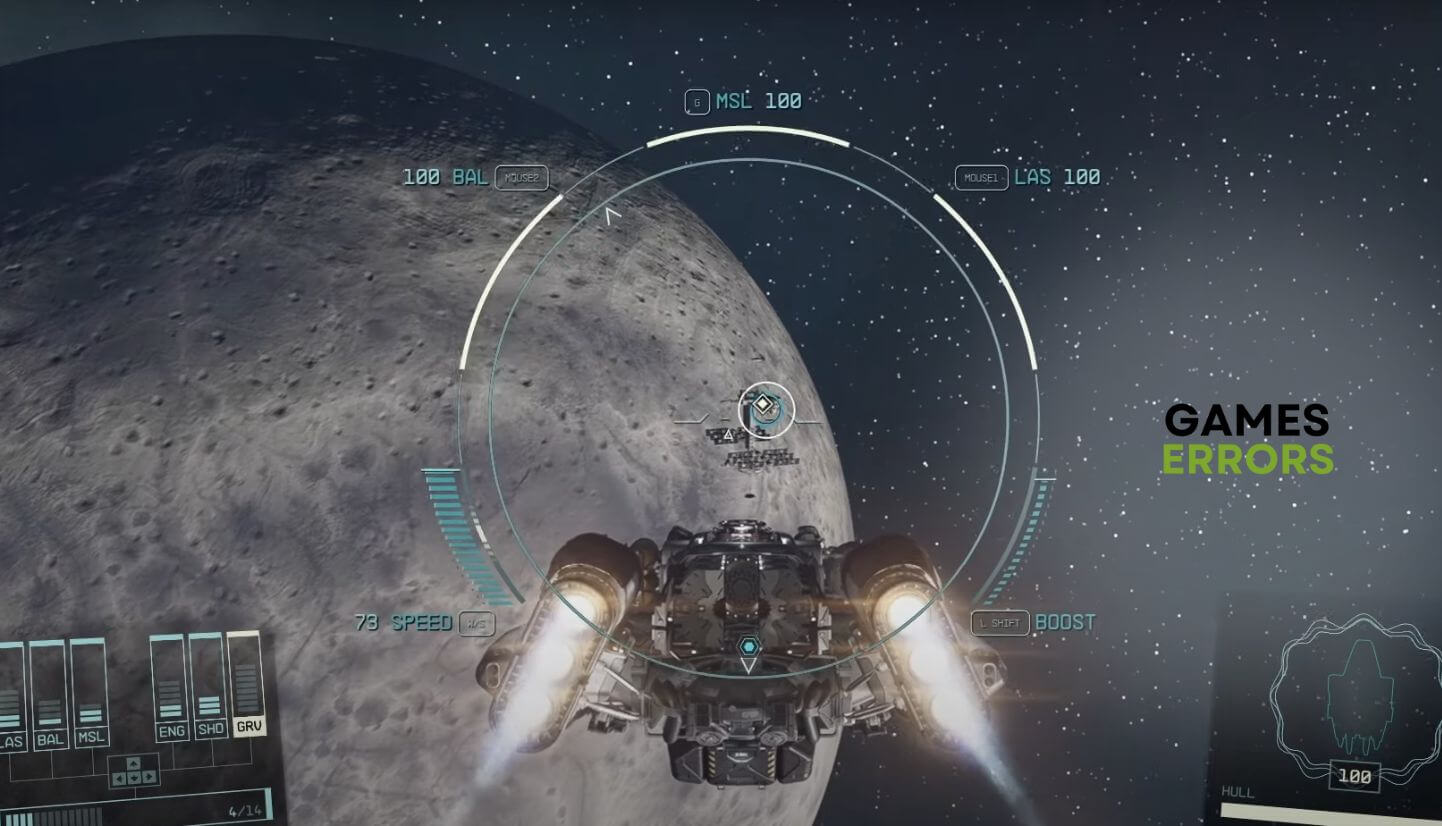This screenshot has width=1442, height=826.
Task: Choose the ENG engine power column
Action: (170, 688)
